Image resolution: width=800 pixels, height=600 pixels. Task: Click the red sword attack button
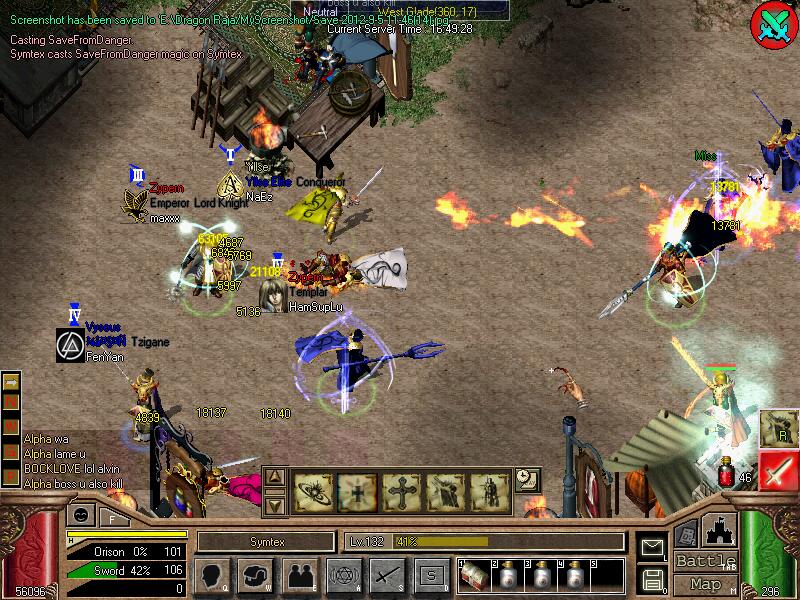click(x=777, y=470)
